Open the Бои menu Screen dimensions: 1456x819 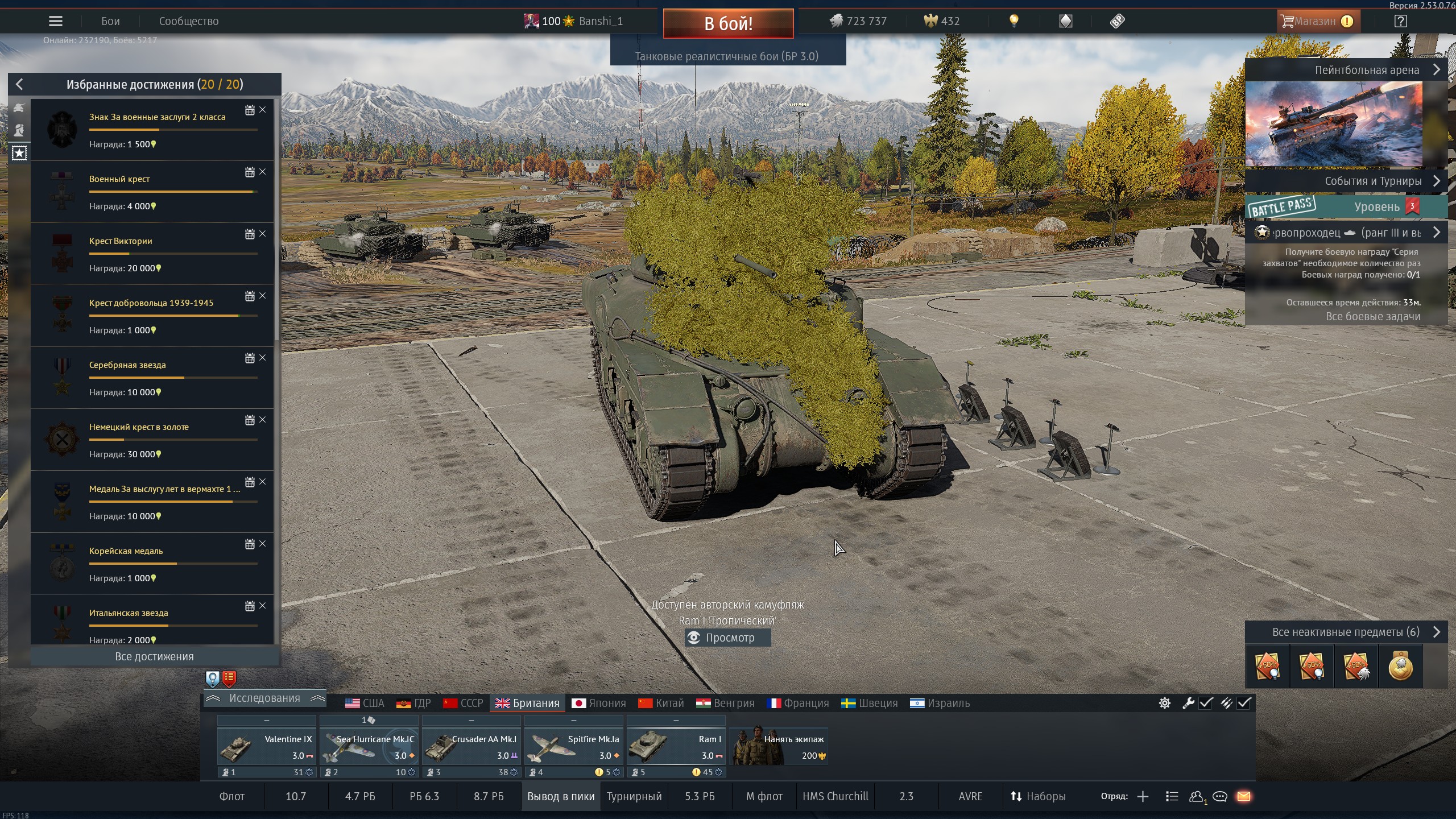coord(110,22)
